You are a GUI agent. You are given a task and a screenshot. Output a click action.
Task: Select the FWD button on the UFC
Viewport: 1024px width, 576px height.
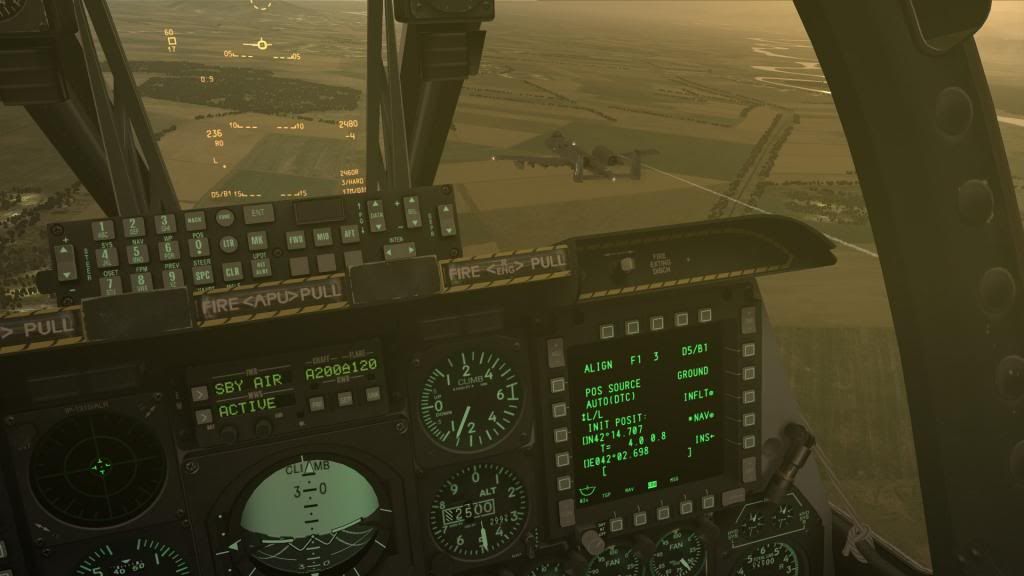(296, 239)
